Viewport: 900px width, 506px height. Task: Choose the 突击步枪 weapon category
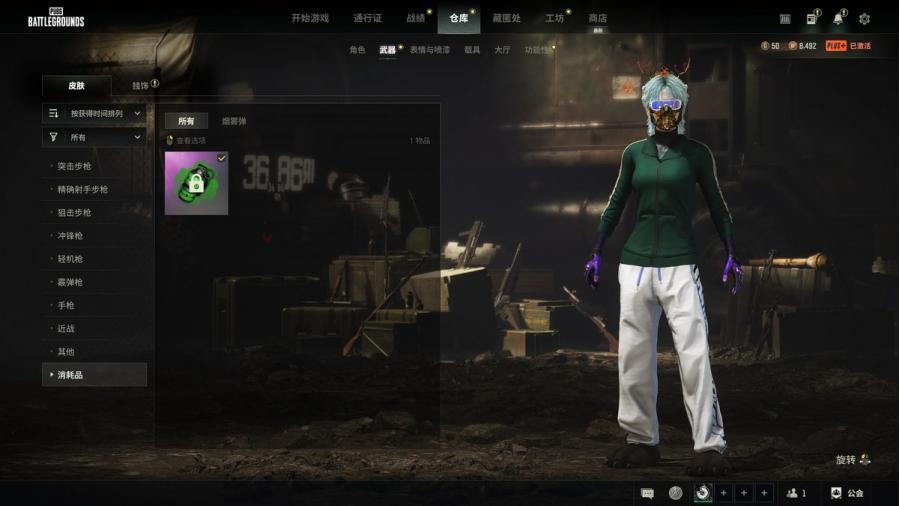click(75, 166)
